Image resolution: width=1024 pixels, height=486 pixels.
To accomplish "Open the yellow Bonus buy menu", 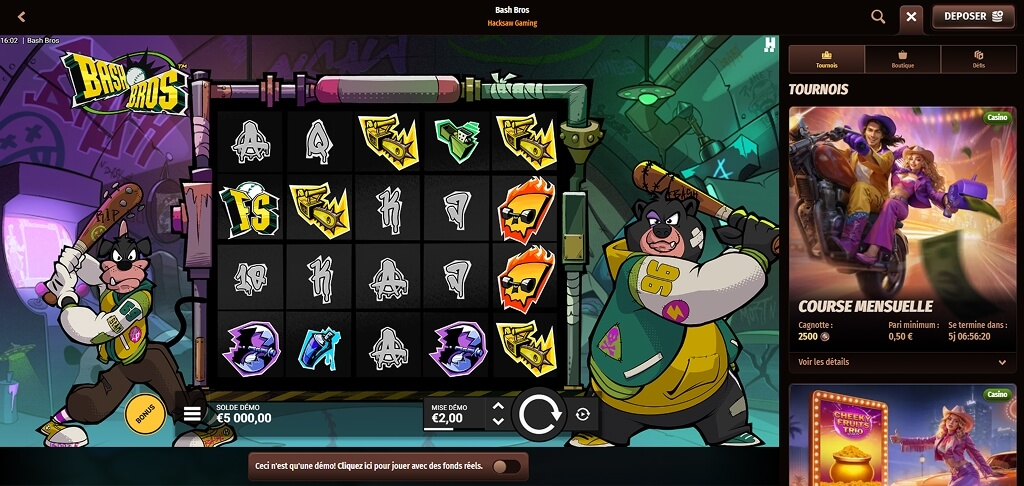I will point(145,413).
